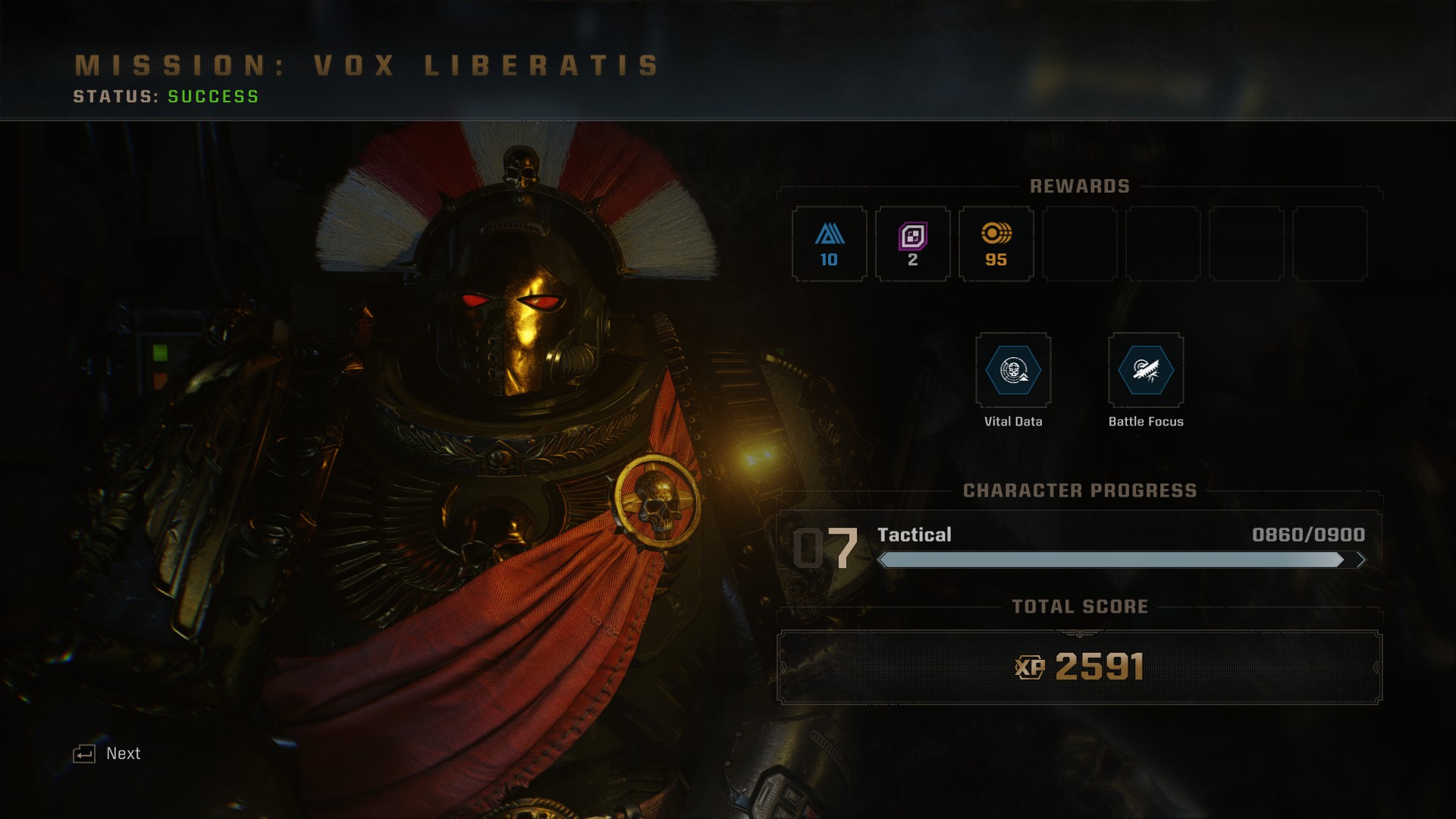The width and height of the screenshot is (1456, 819).
Task: Inspect the Battle Focus perk icon
Action: pos(1146,371)
